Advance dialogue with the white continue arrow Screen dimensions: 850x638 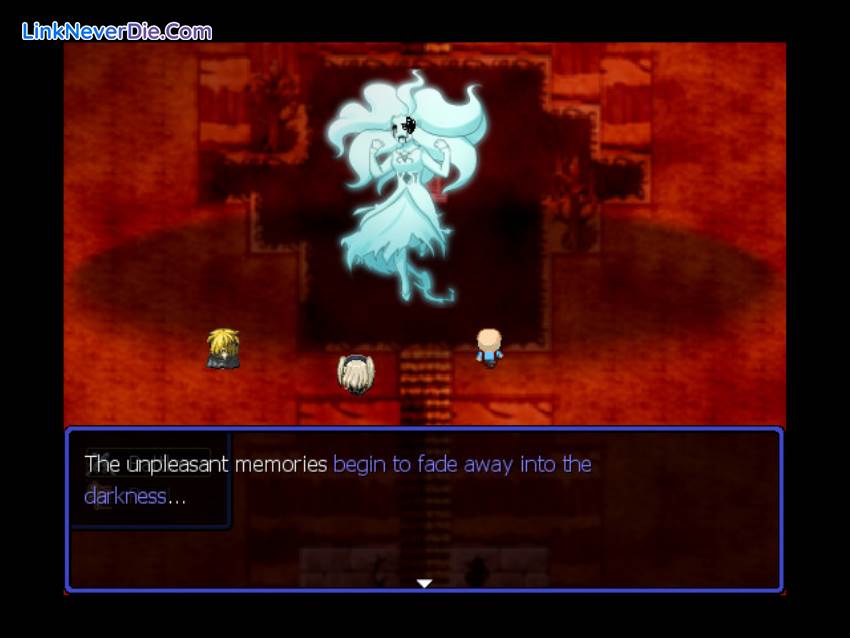pyautogui.click(x=424, y=583)
